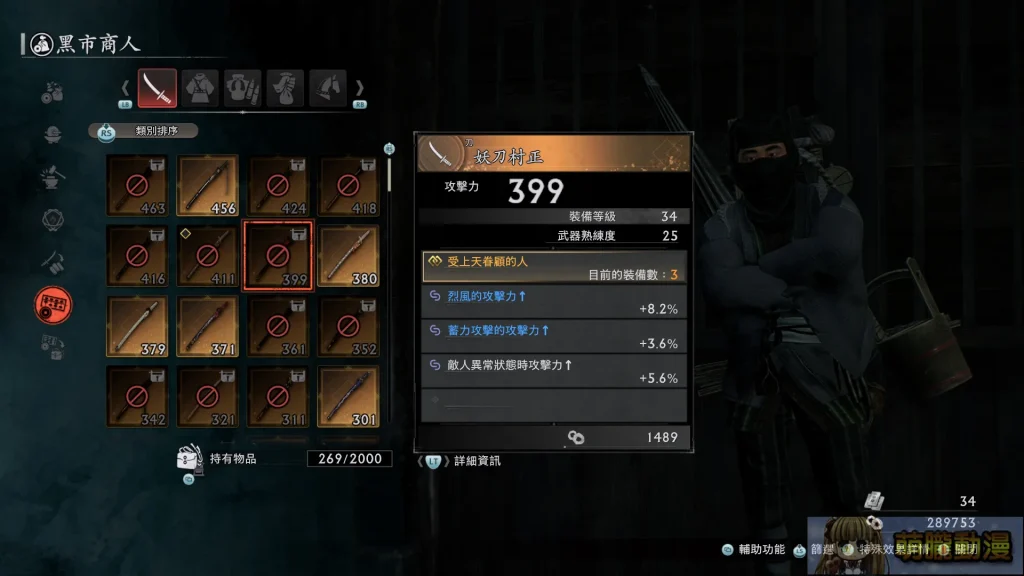The width and height of the screenshot is (1024, 576).
Task: Switch to the hand-held pouch category tab
Action: click(x=285, y=88)
